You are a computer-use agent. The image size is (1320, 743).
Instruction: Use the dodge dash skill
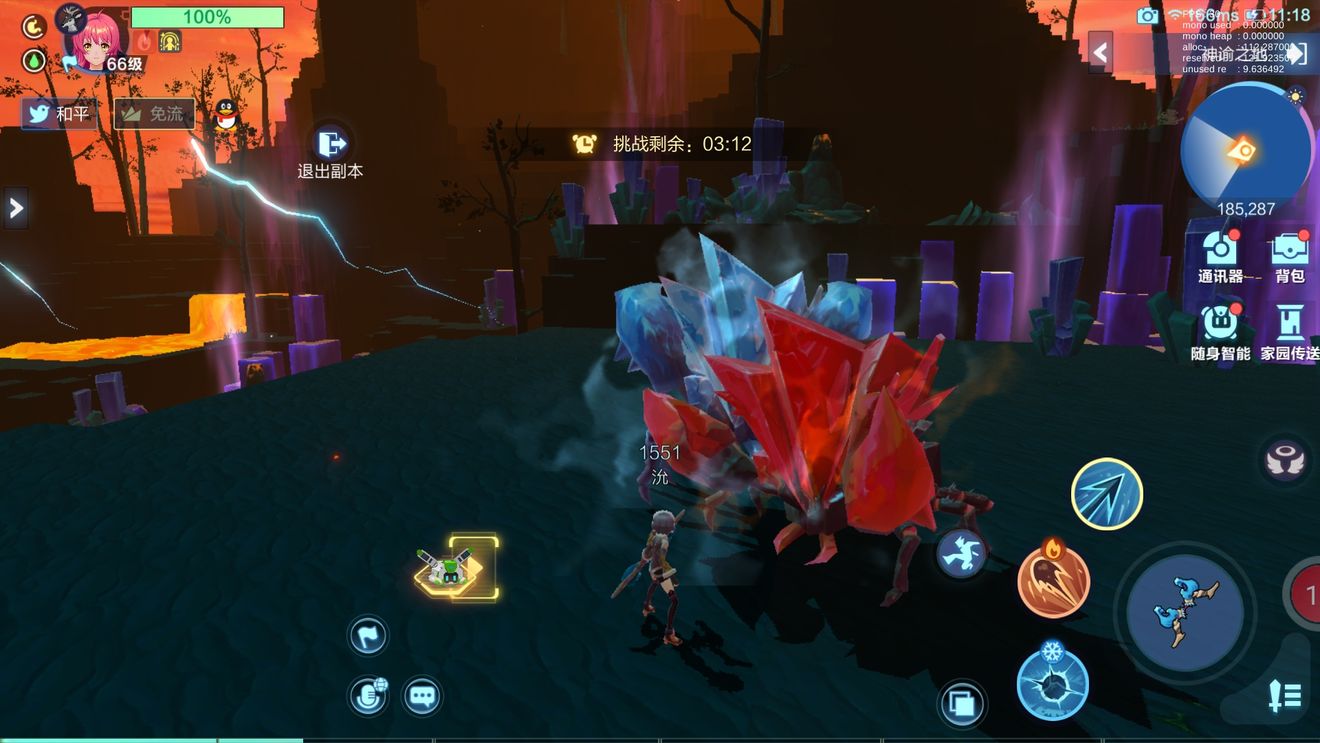[x=962, y=553]
